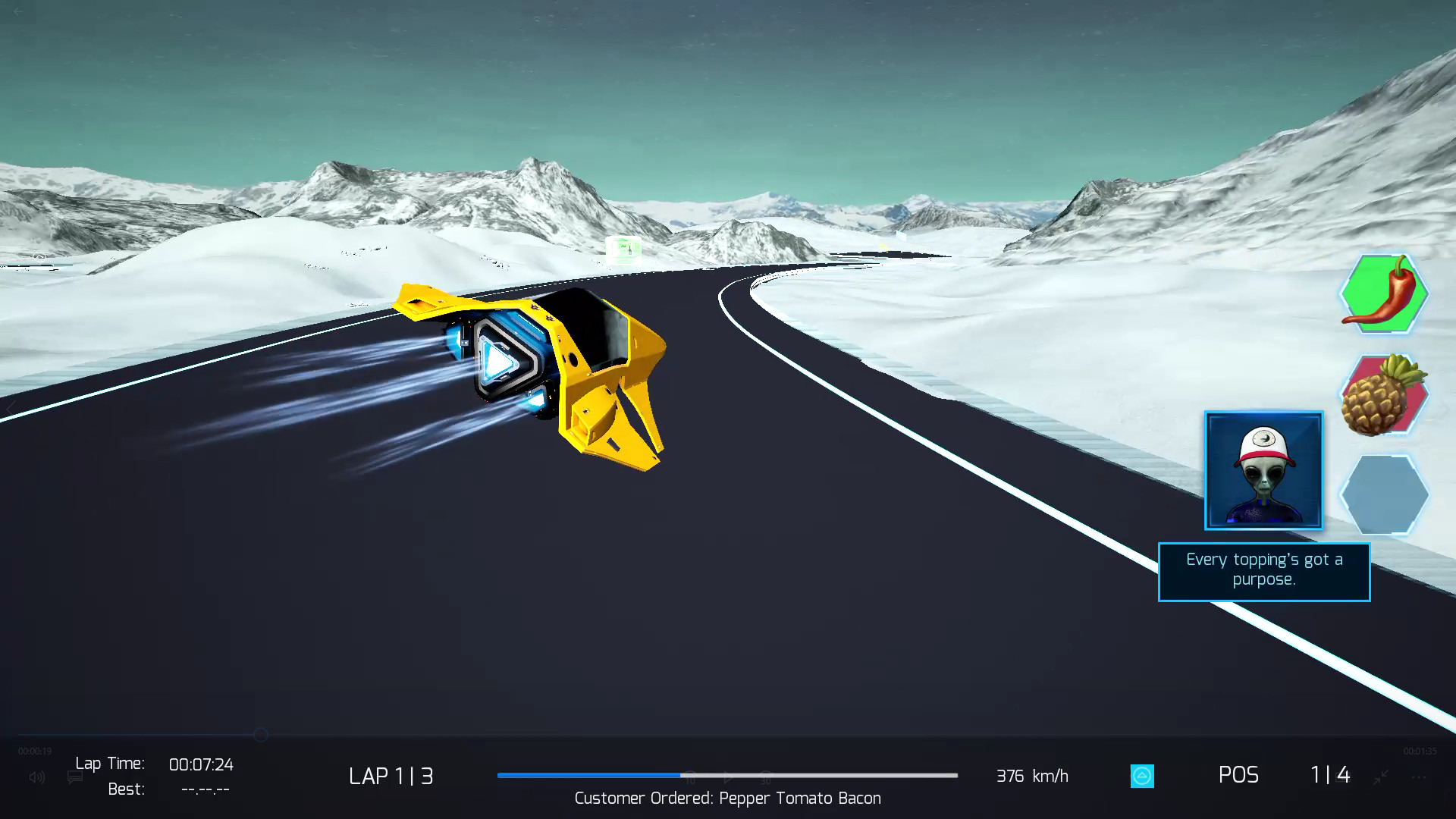The image size is (1456, 819).
Task: Expand the left edge chevron panel
Action: coord(10,409)
